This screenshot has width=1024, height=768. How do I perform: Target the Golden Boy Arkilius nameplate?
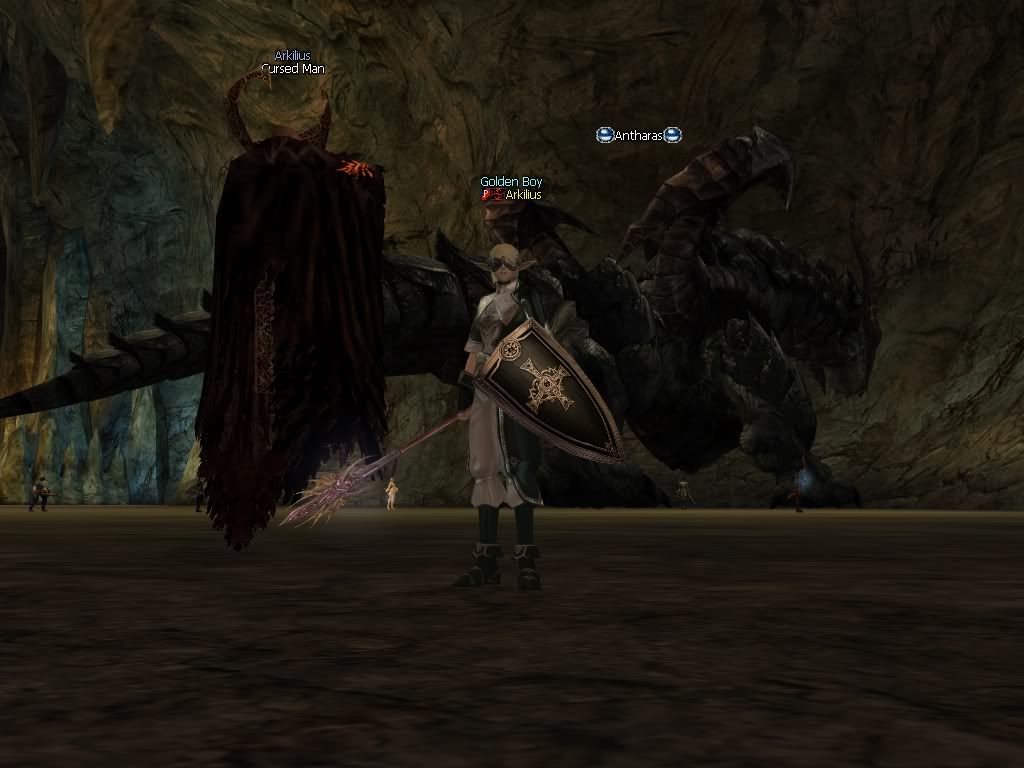click(x=512, y=189)
